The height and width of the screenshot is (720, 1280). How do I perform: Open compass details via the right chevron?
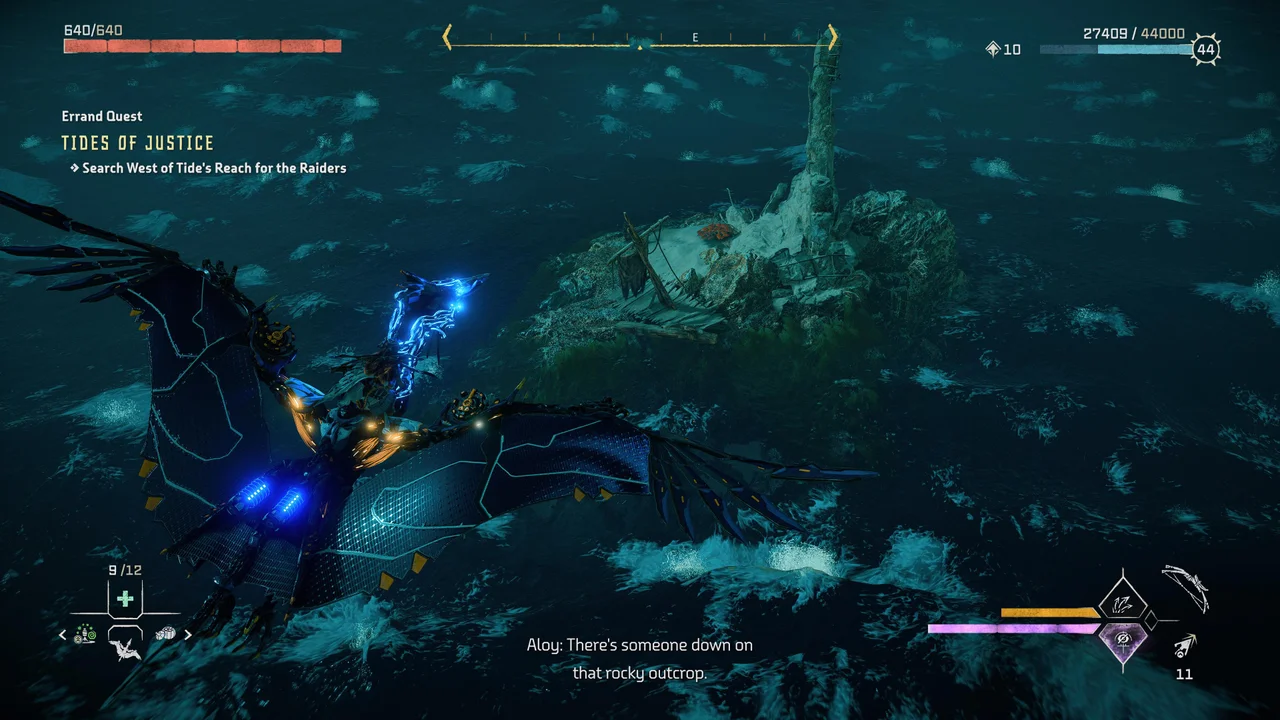pyautogui.click(x=833, y=35)
